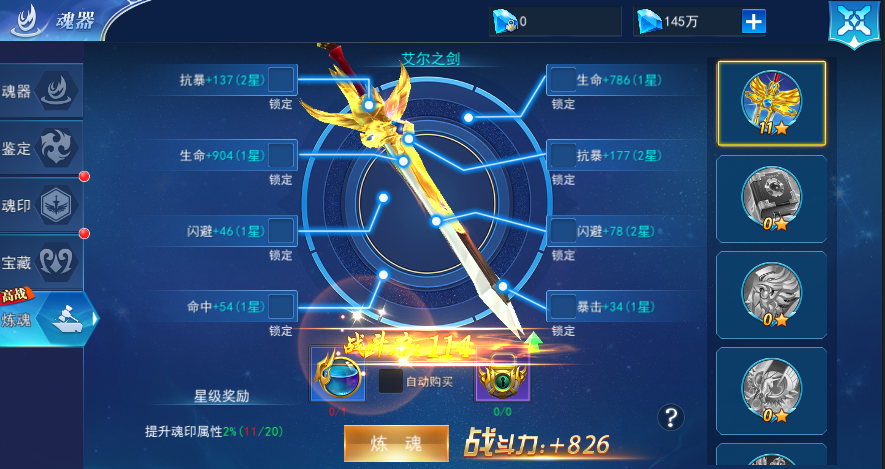Toggle the 自动购买 checkbox

(x=390, y=381)
